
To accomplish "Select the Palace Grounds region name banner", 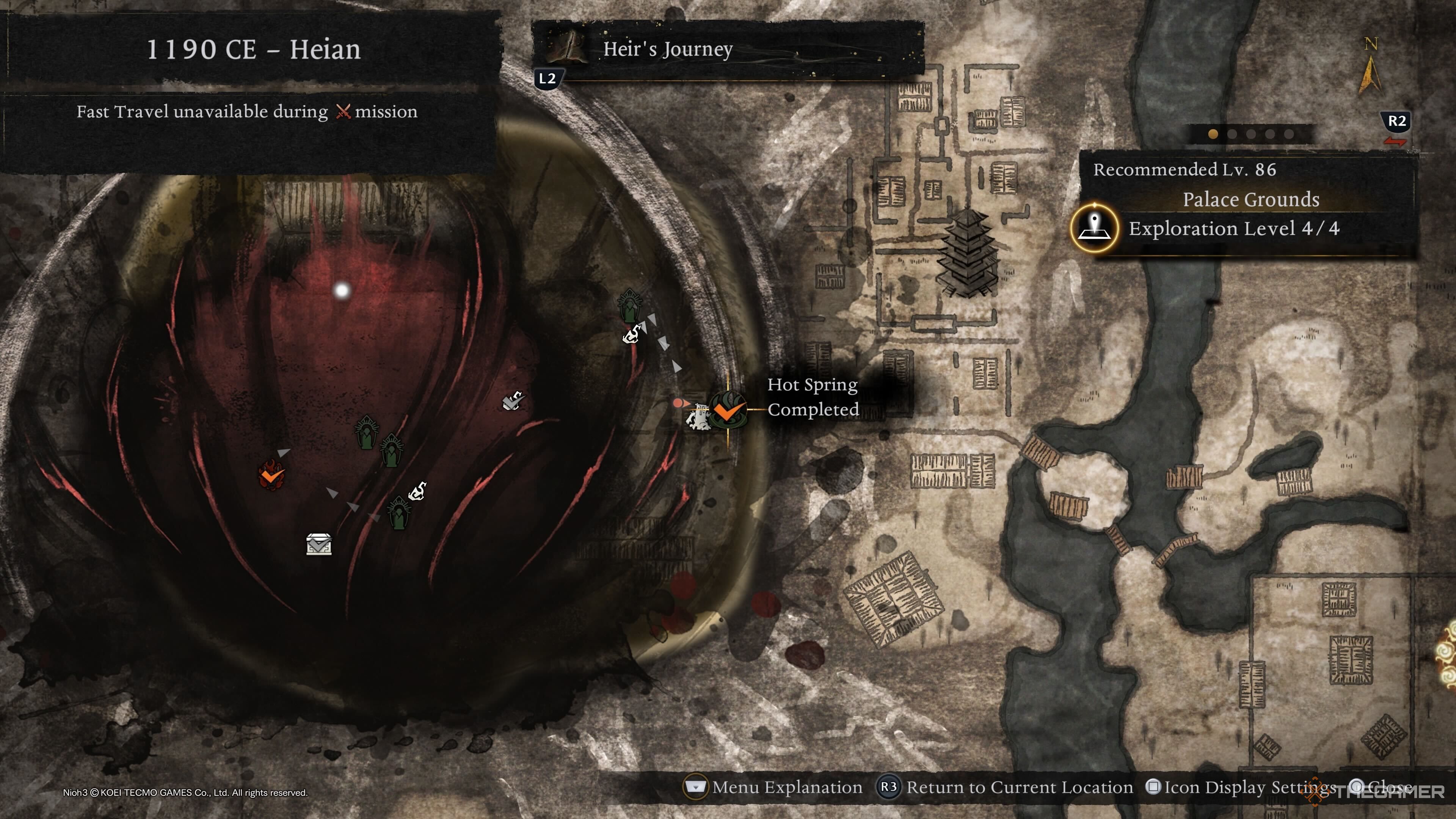I will pos(1250,199).
